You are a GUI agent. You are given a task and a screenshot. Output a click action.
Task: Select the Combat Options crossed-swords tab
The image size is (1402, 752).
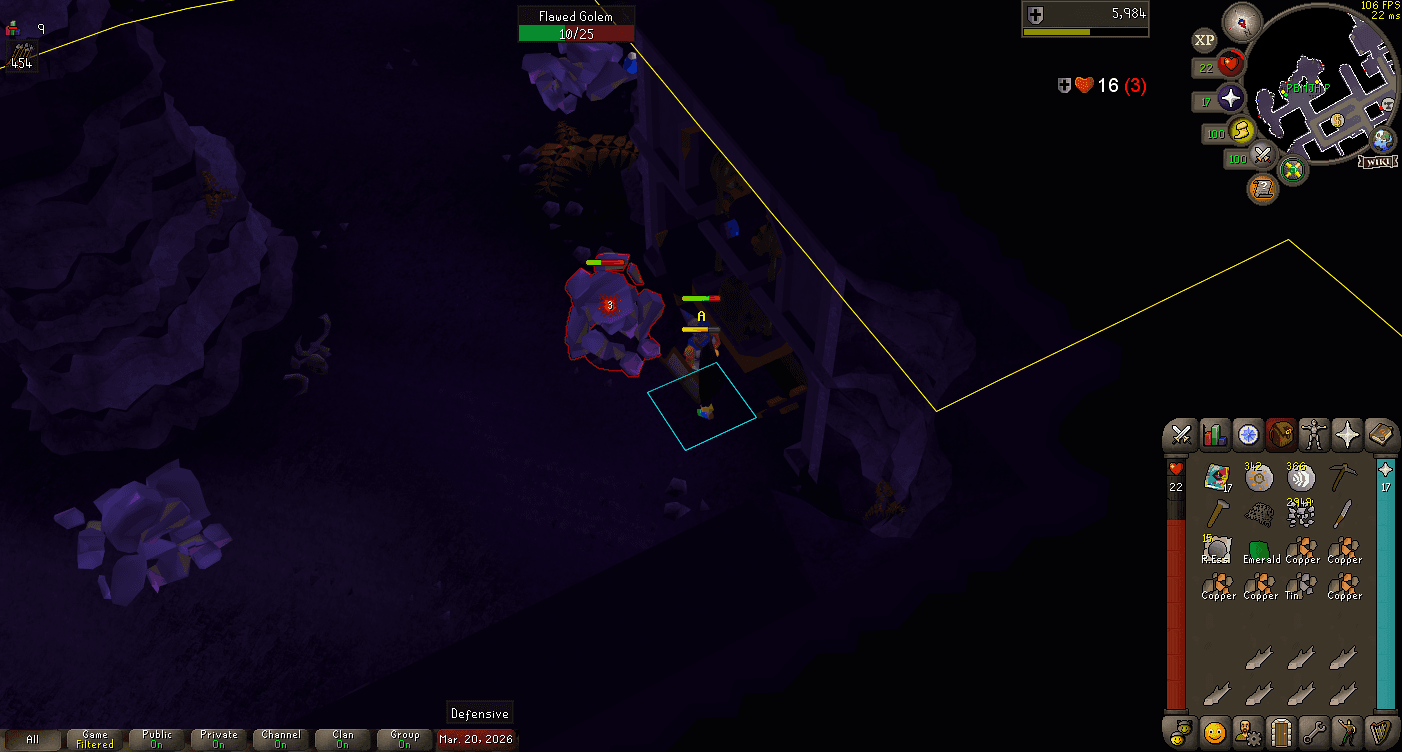point(1180,435)
